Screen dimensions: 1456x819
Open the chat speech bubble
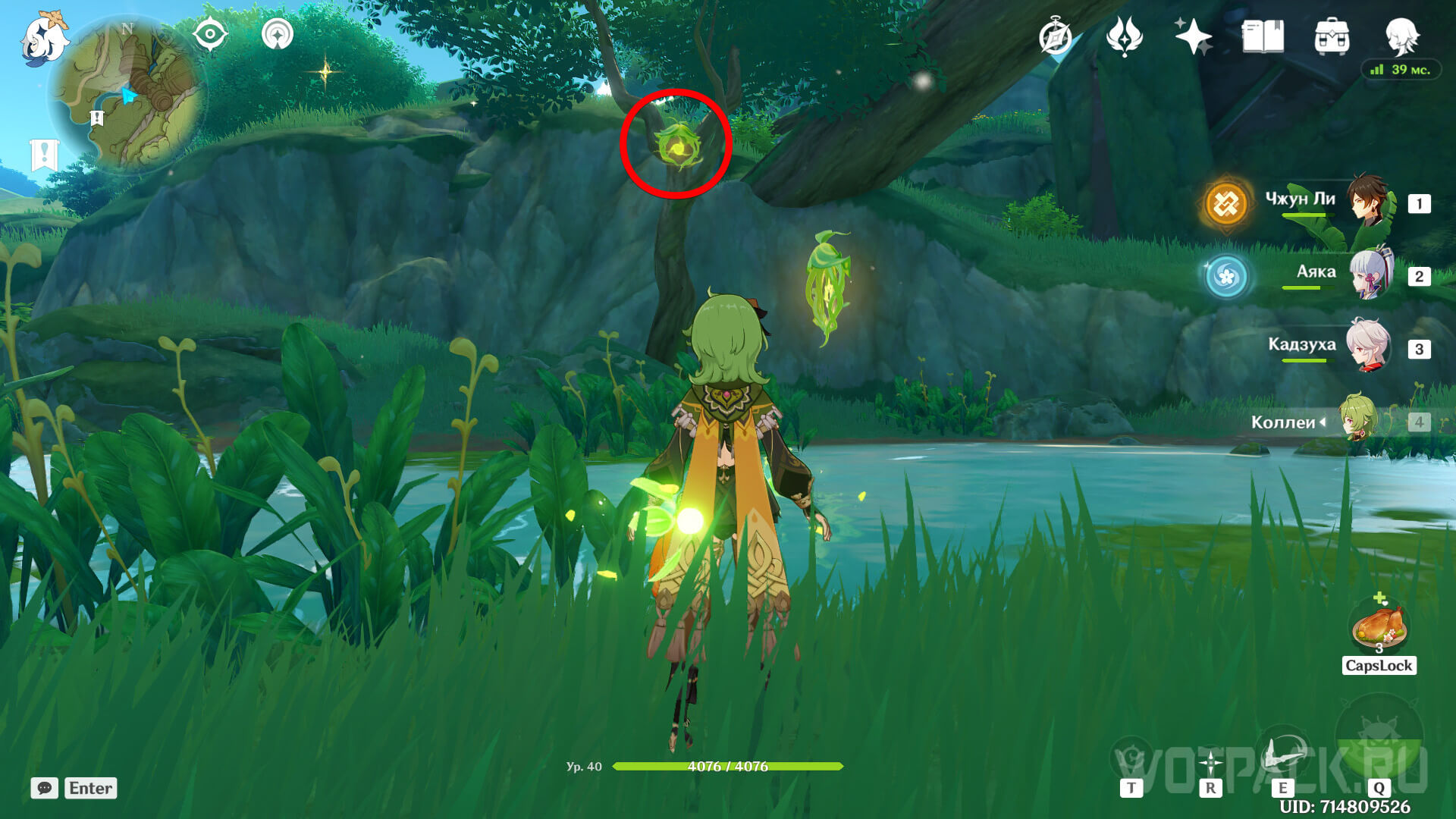44,788
